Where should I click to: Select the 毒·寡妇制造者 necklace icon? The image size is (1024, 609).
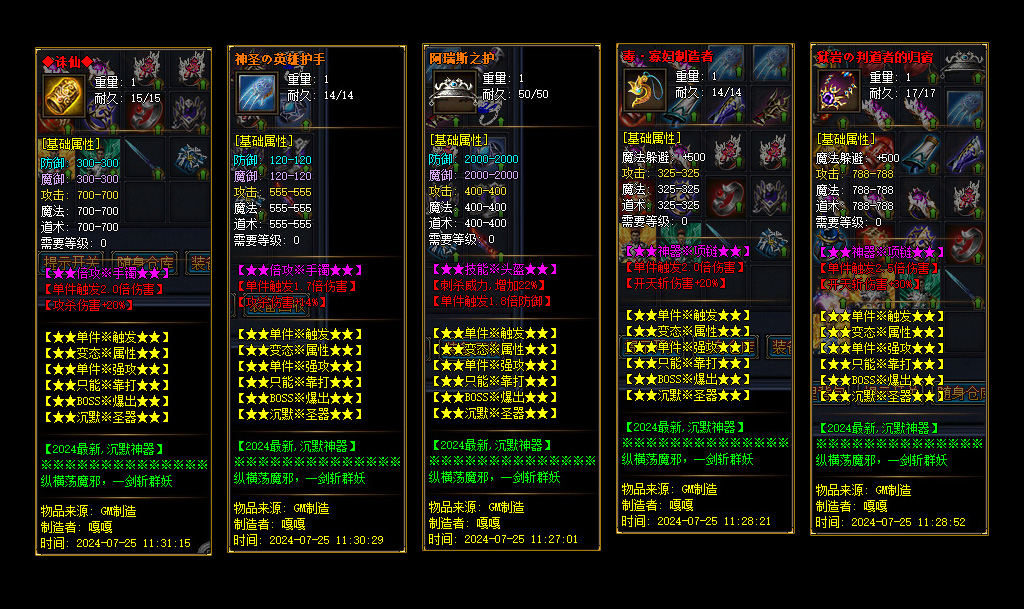[x=644, y=91]
